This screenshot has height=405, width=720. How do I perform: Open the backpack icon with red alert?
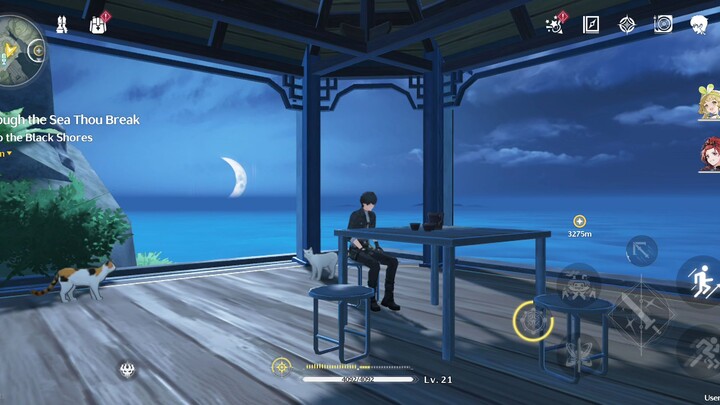click(100, 21)
